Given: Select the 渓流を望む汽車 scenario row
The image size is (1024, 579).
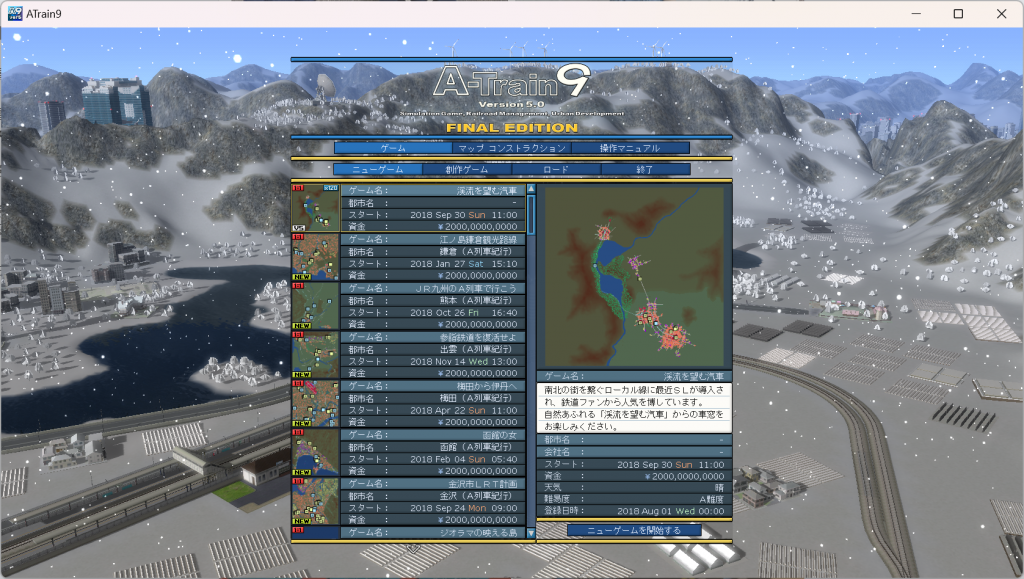Looking at the screenshot, I should coord(432,208).
